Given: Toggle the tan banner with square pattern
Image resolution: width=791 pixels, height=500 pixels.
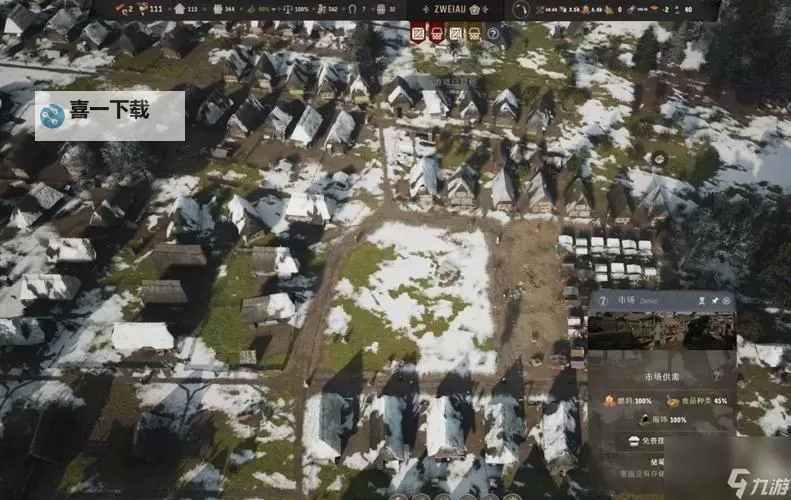Looking at the screenshot, I should 456,33.
